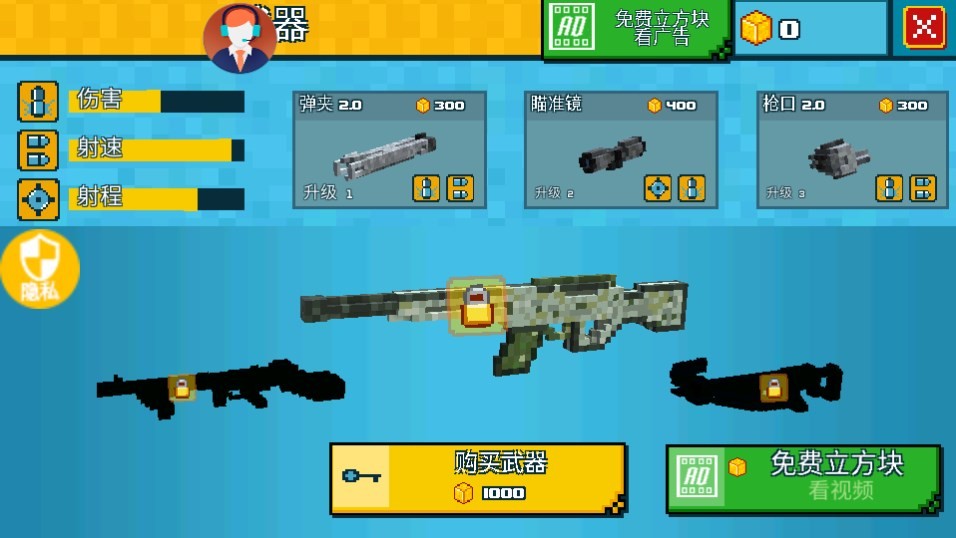Select the locked black rifle silhouette on left

click(x=215, y=387)
